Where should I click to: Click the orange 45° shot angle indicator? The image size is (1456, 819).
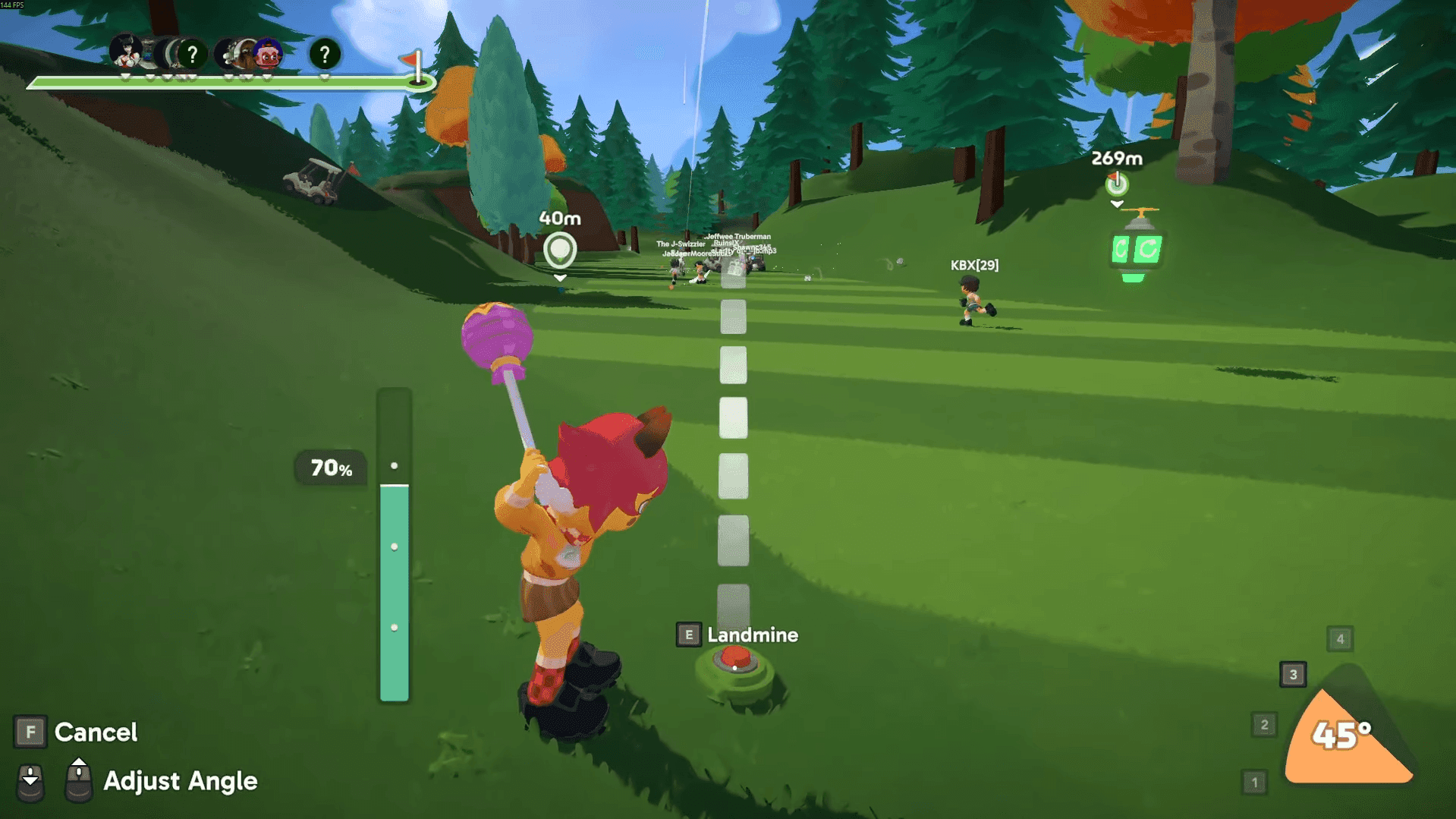(x=1344, y=735)
